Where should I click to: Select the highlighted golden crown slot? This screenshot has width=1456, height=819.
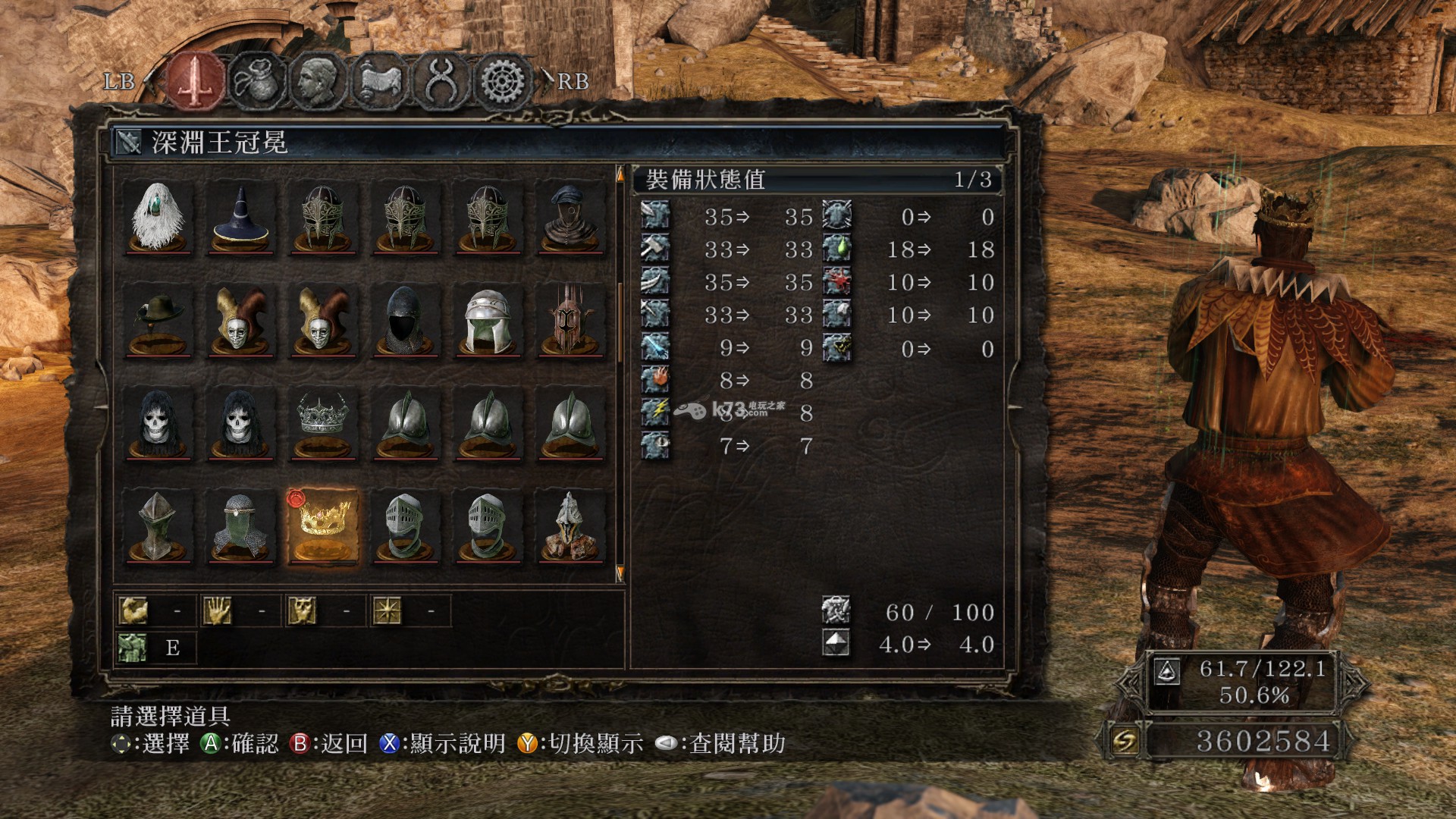[323, 526]
